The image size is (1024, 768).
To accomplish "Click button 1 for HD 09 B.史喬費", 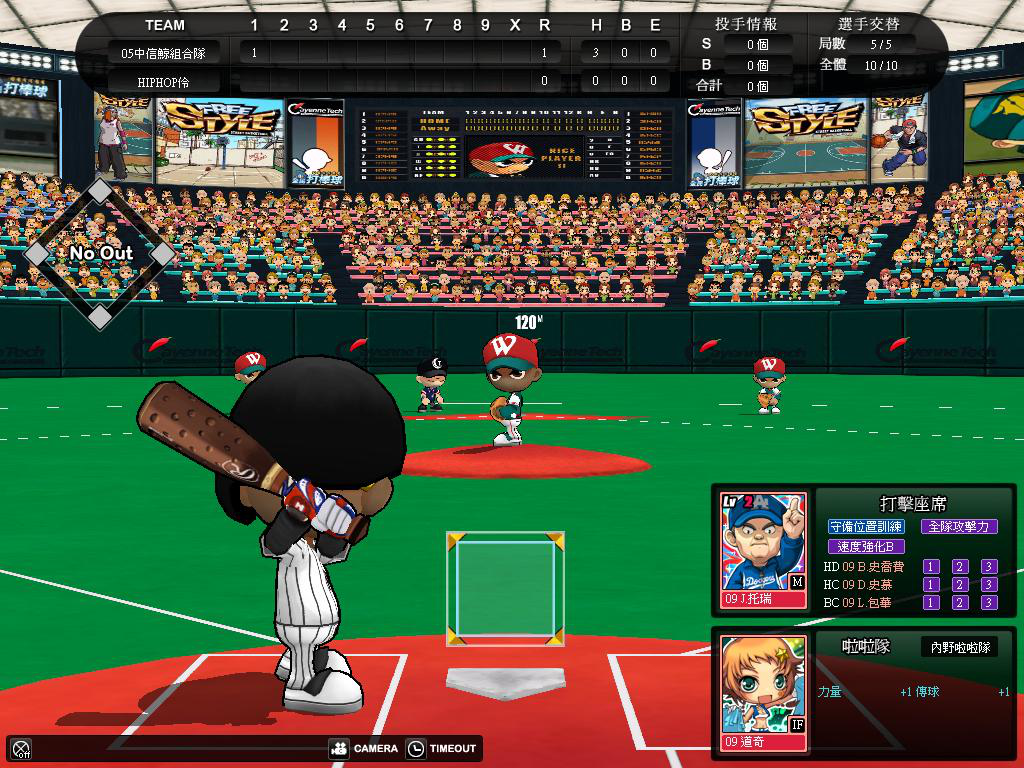I will pyautogui.click(x=931, y=567).
